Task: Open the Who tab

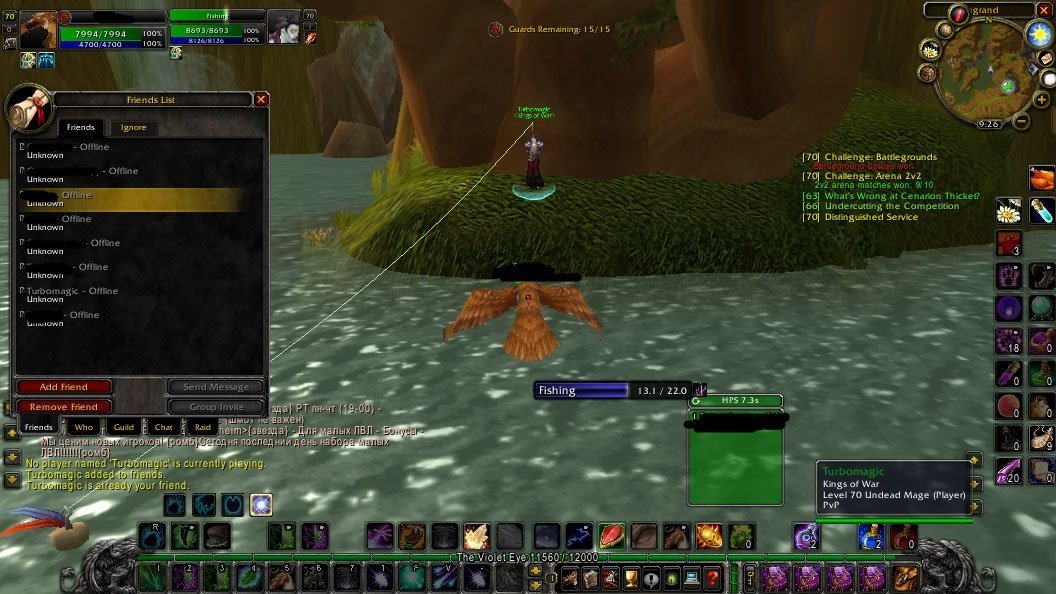Action: click(84, 427)
